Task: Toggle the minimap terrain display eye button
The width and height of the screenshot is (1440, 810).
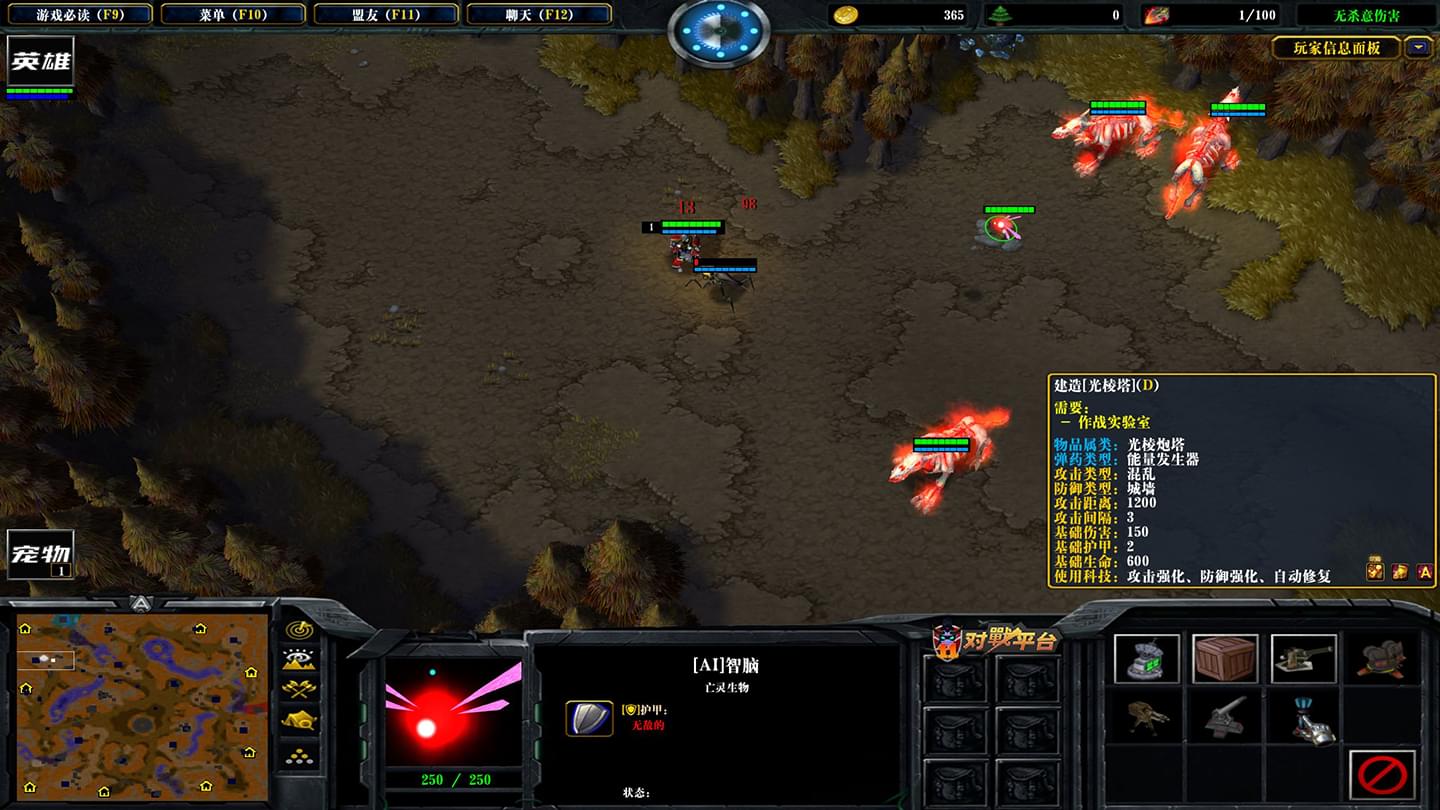Action: point(299,659)
